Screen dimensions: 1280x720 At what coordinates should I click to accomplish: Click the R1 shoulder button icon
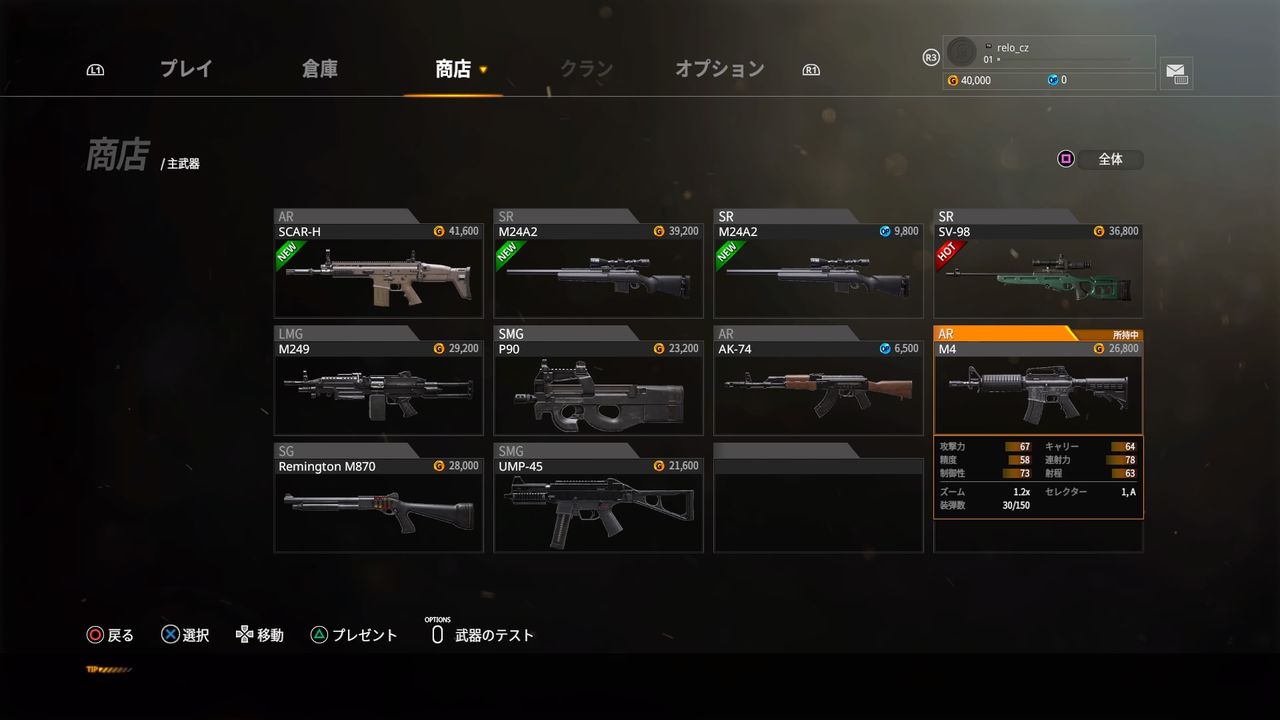coord(810,68)
